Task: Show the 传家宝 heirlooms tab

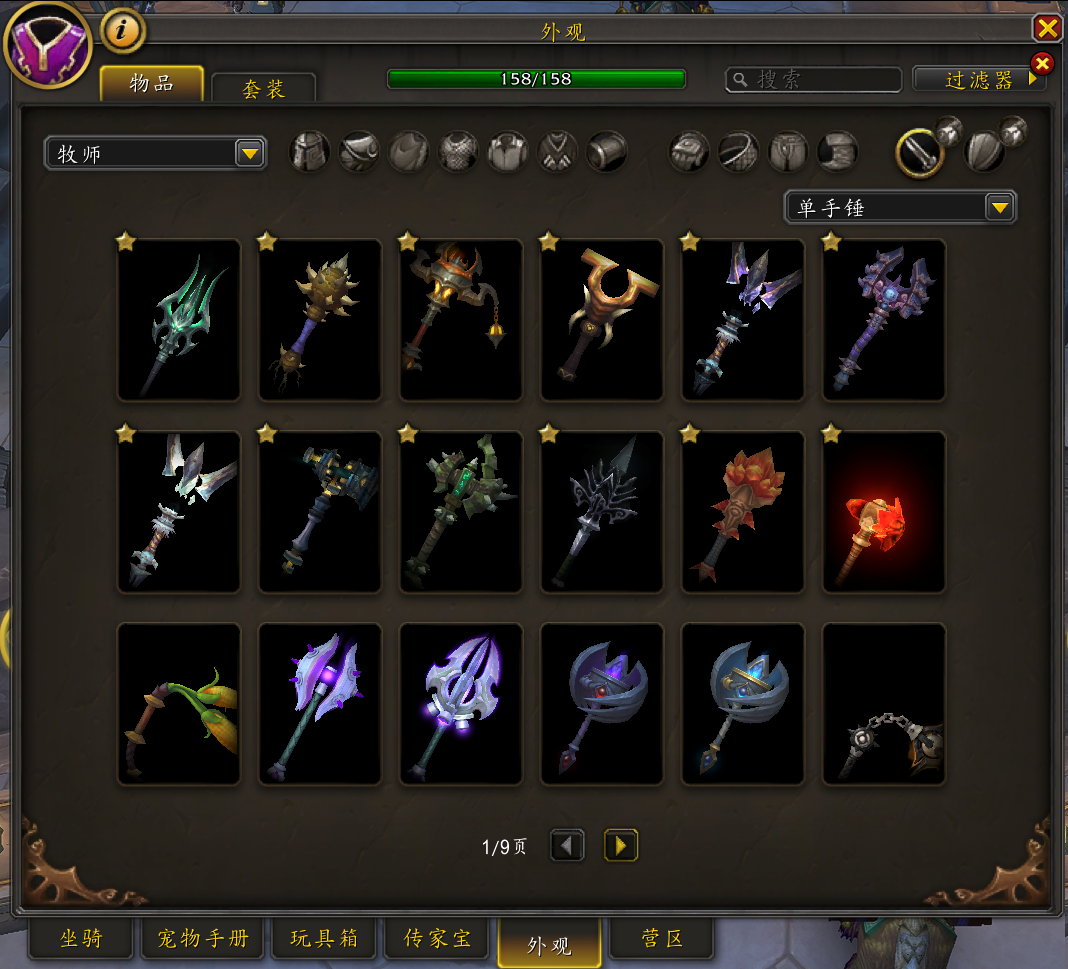Action: (437, 939)
